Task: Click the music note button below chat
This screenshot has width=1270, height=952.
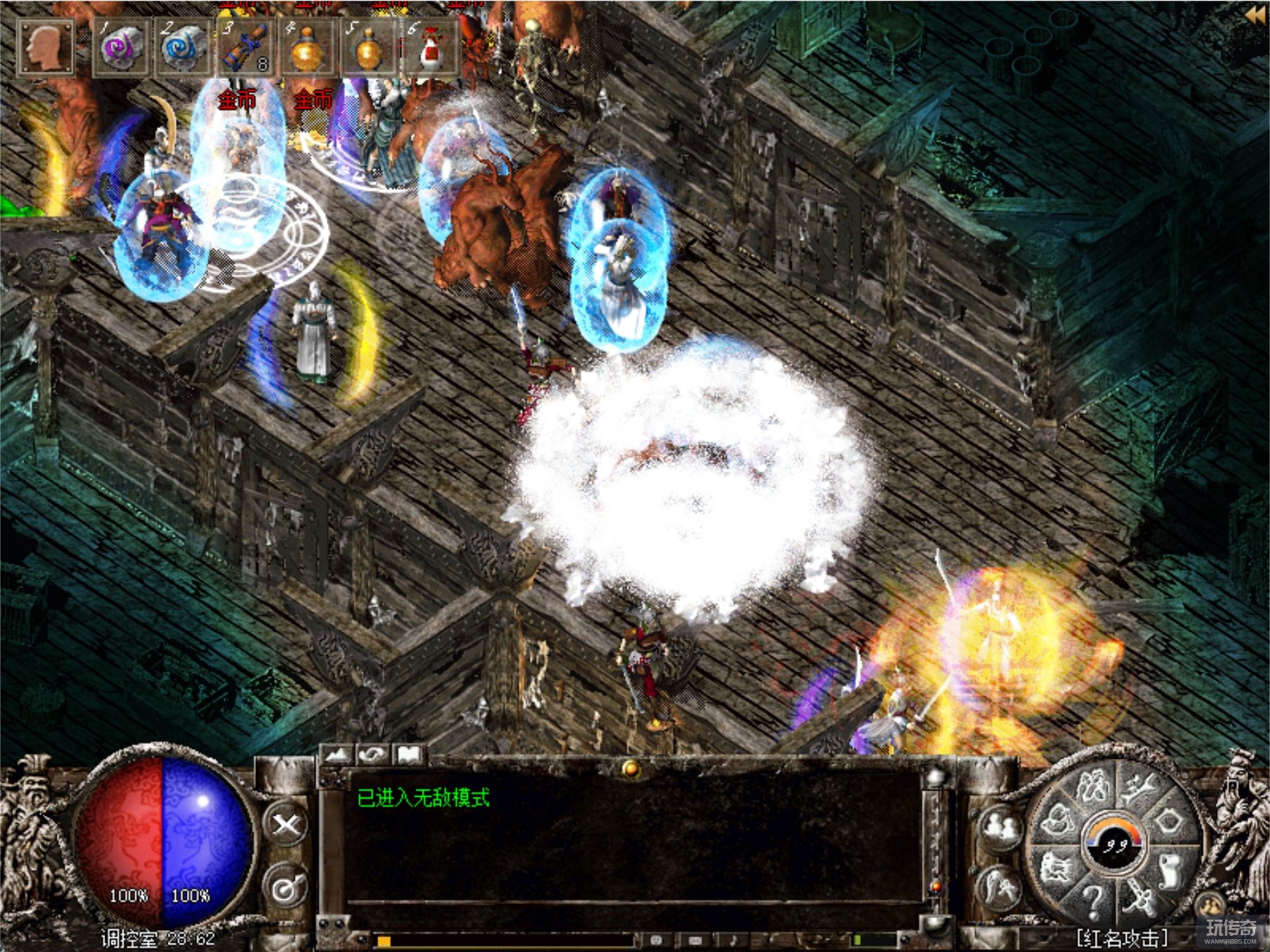Action: 733,940
